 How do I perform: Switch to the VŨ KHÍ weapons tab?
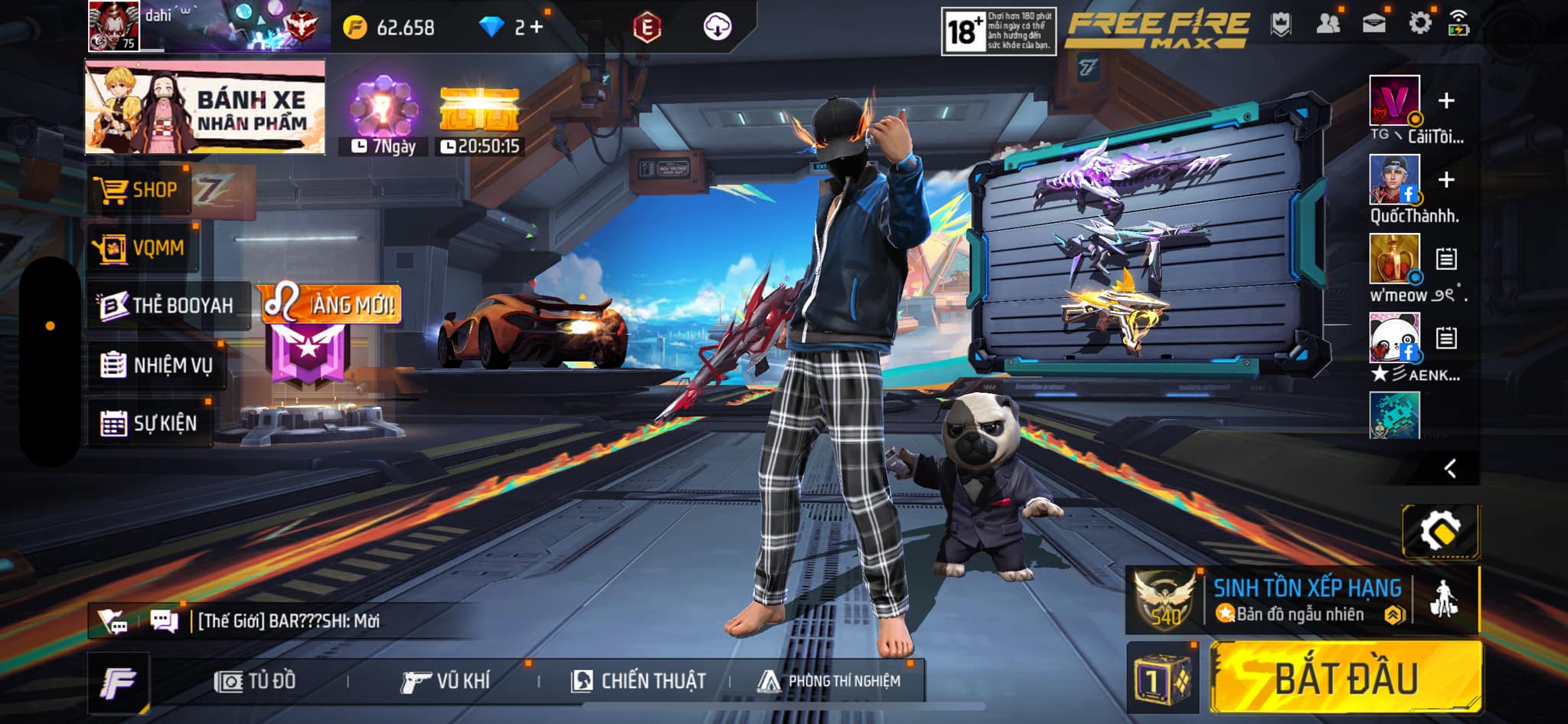tap(446, 681)
